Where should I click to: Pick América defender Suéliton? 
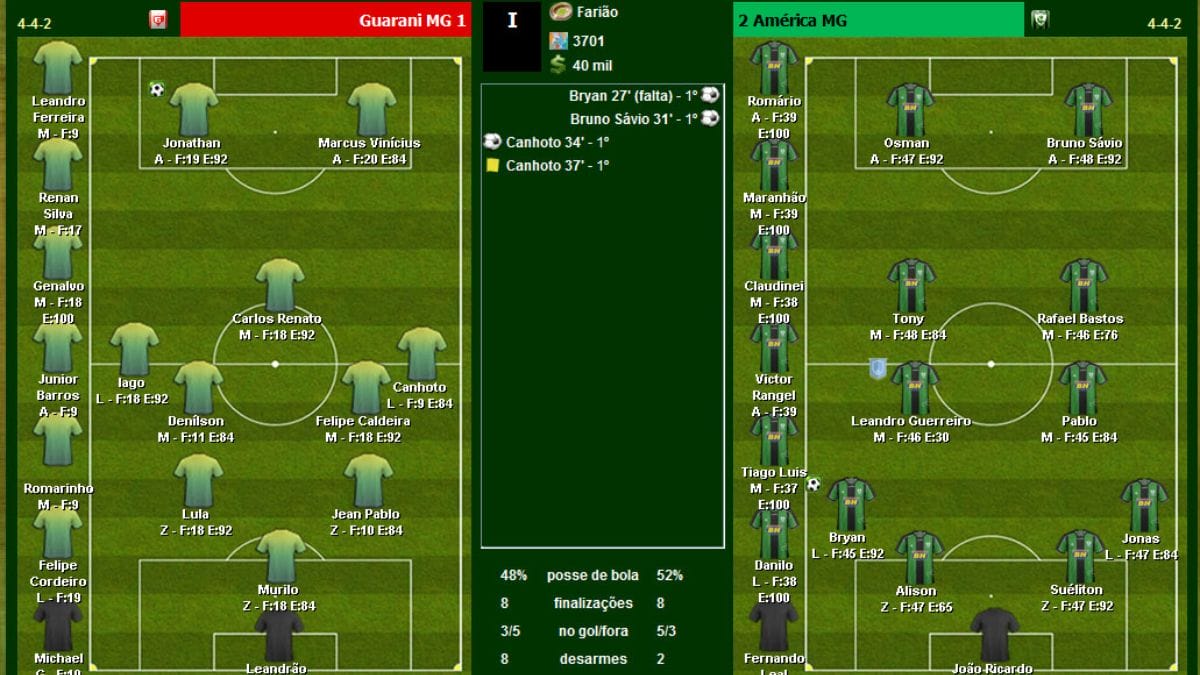coord(1080,556)
